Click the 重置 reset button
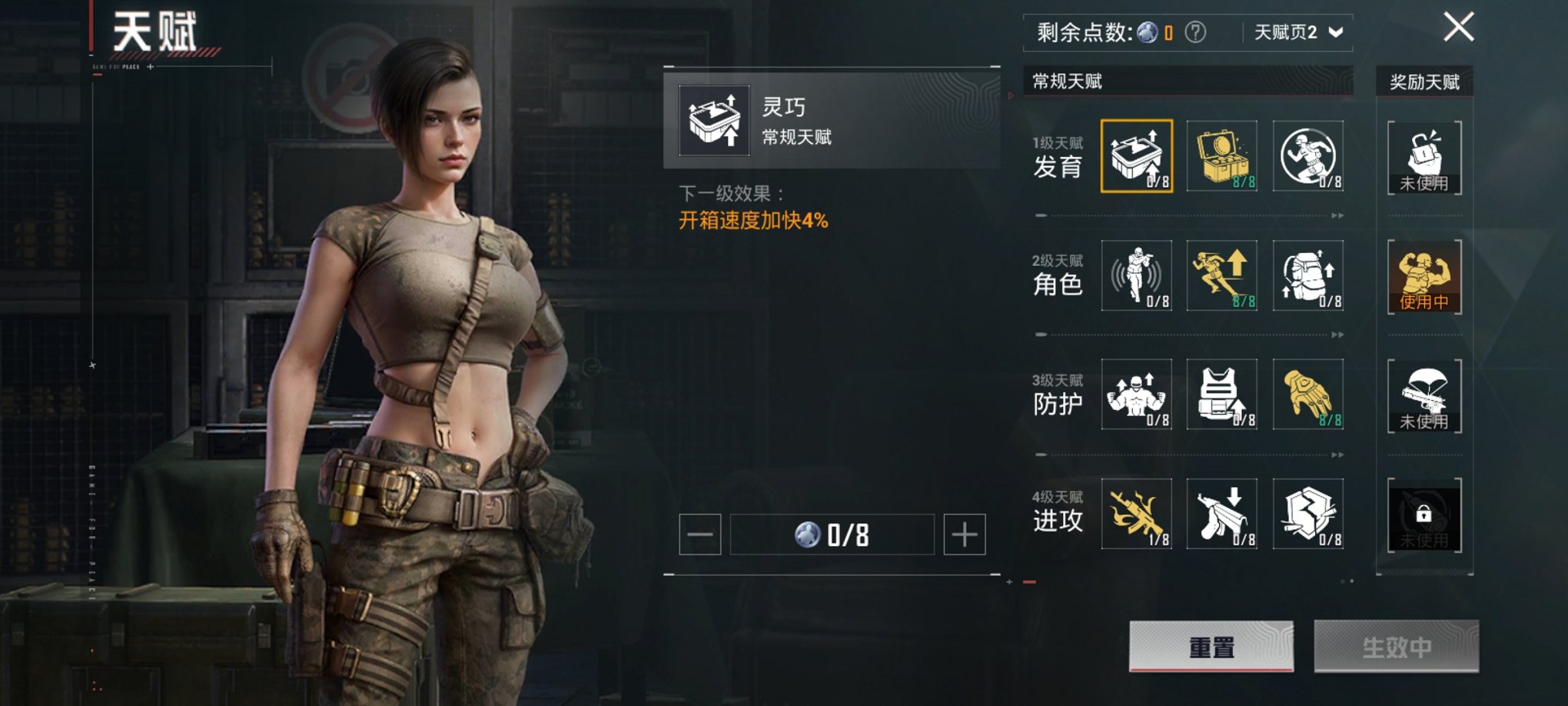1568x706 pixels. [x=1211, y=647]
